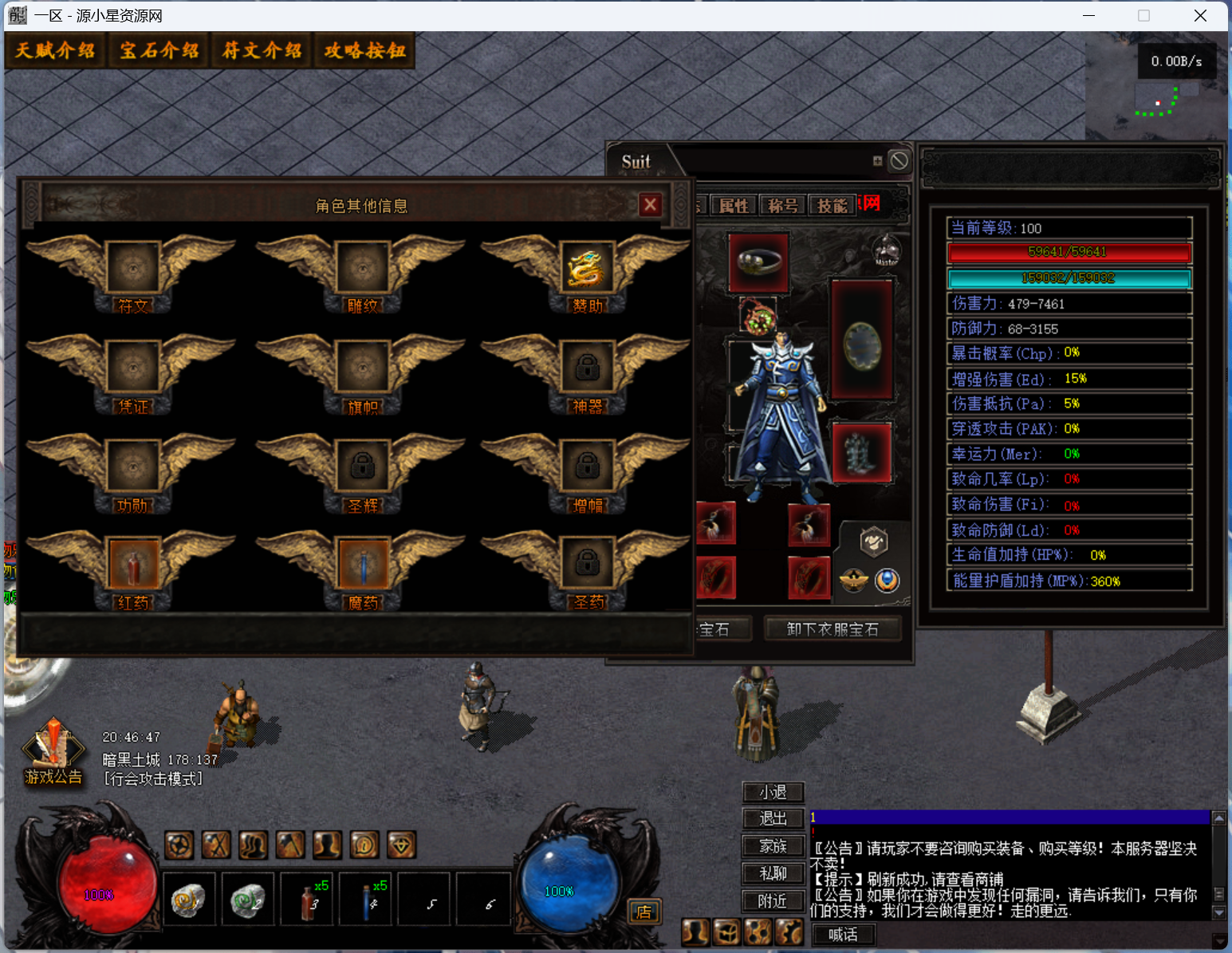Select the 私聊 private chat button
Screen dimensions: 1232x953
773,873
